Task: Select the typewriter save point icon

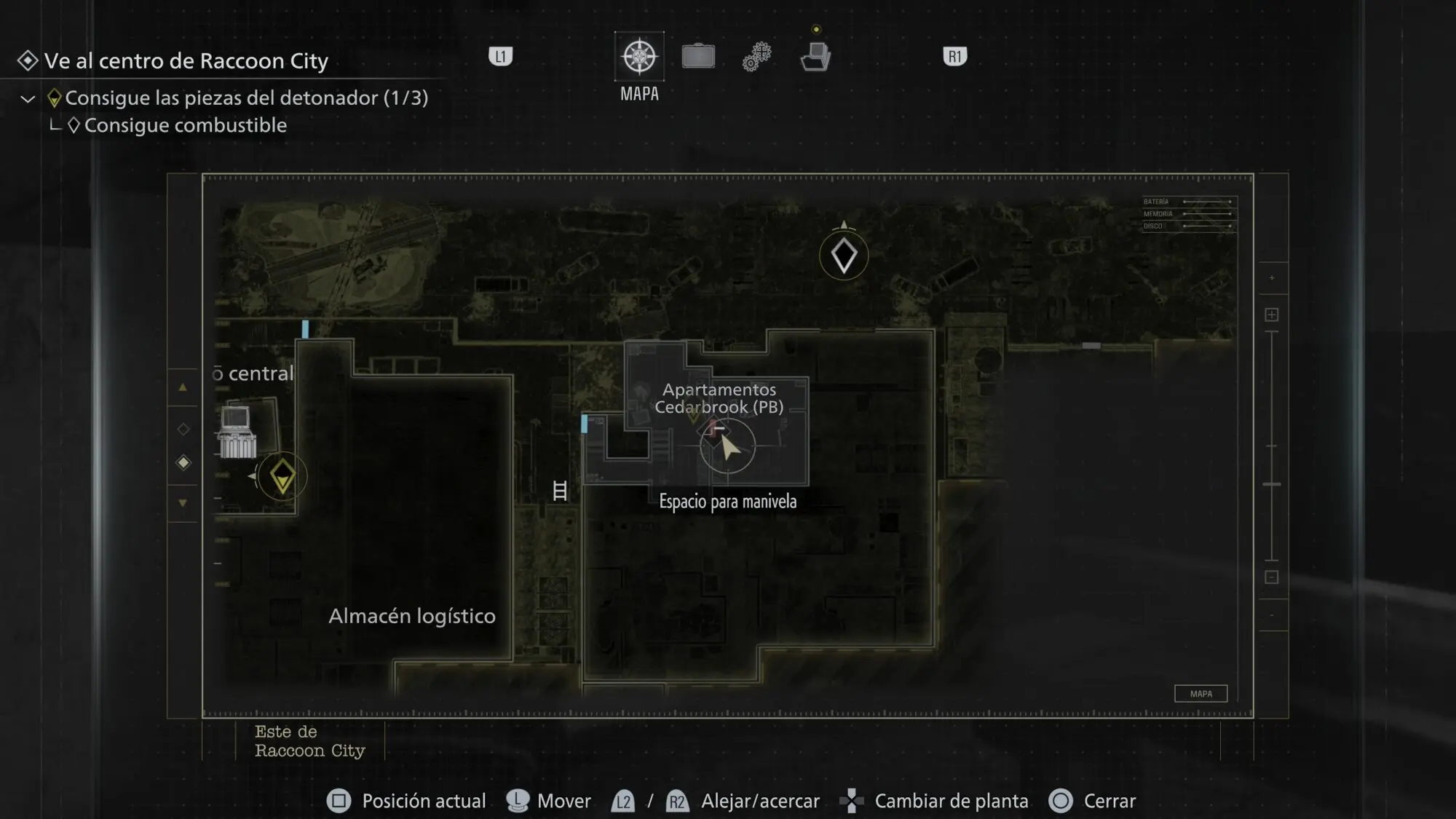Action: point(237,432)
